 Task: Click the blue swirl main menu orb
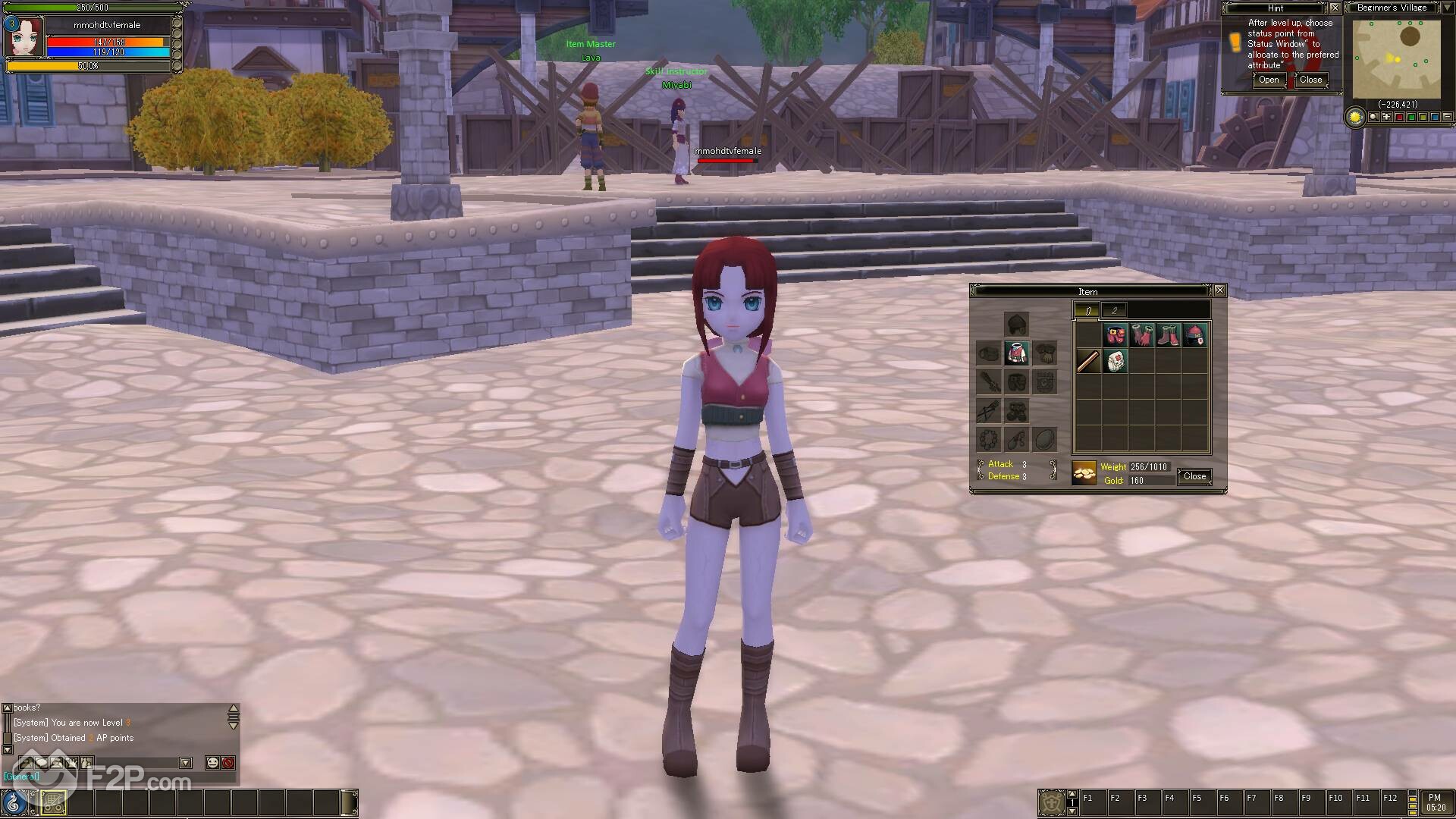[14, 802]
